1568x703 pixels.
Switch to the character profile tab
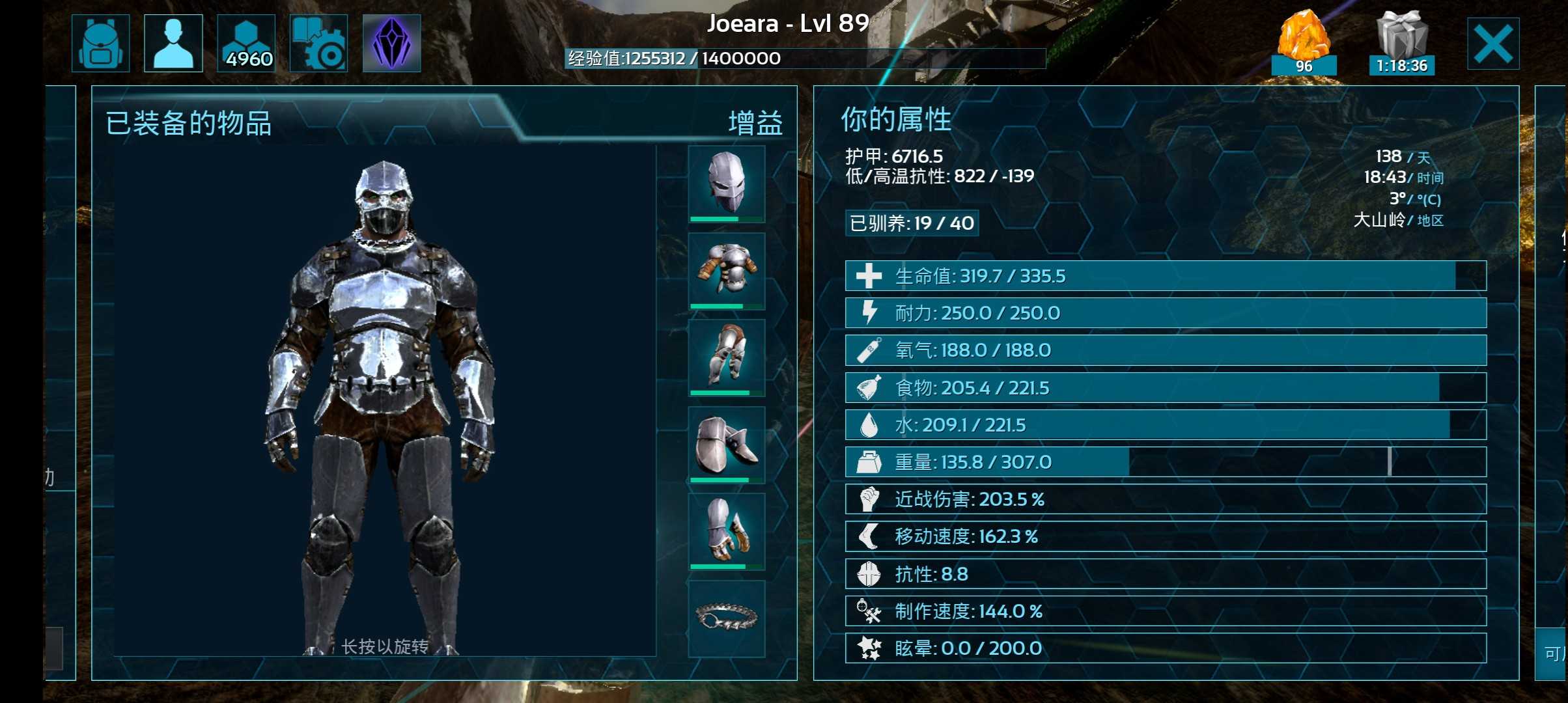pos(173,44)
